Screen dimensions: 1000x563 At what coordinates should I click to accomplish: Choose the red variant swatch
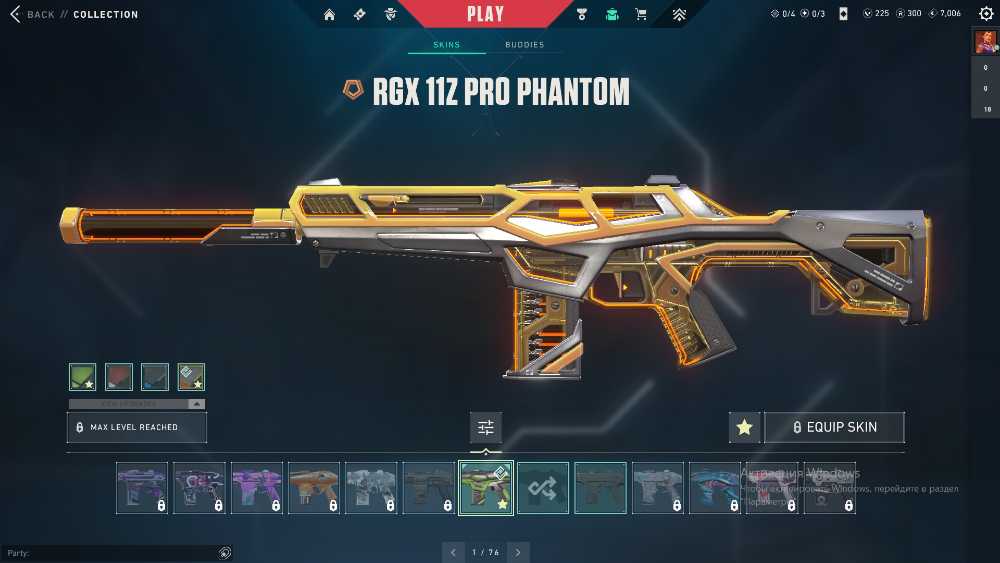pos(119,376)
